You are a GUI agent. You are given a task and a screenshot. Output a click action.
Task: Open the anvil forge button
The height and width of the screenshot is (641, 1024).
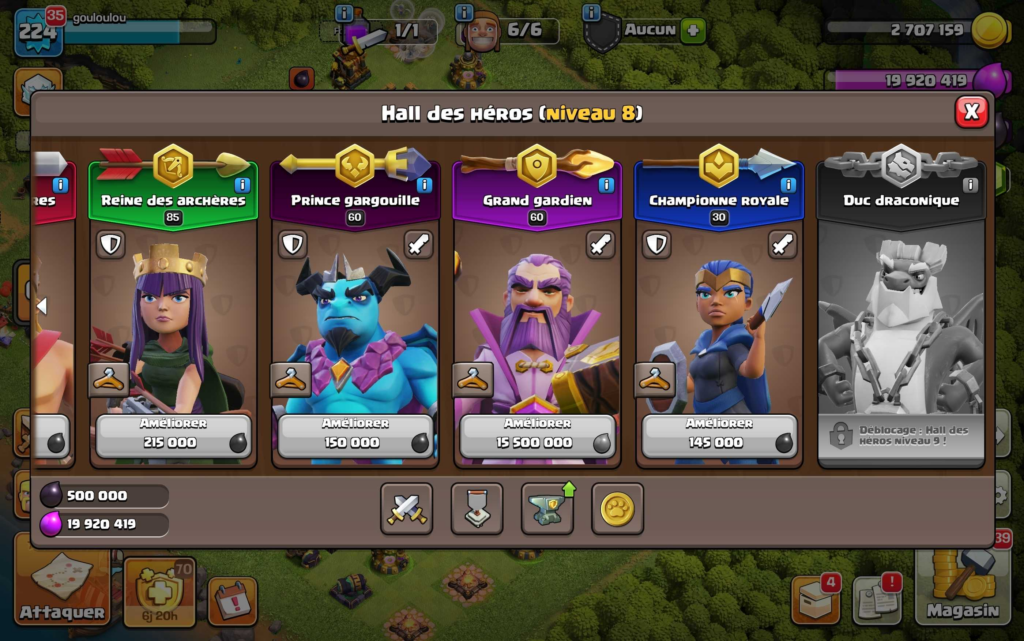(x=547, y=509)
